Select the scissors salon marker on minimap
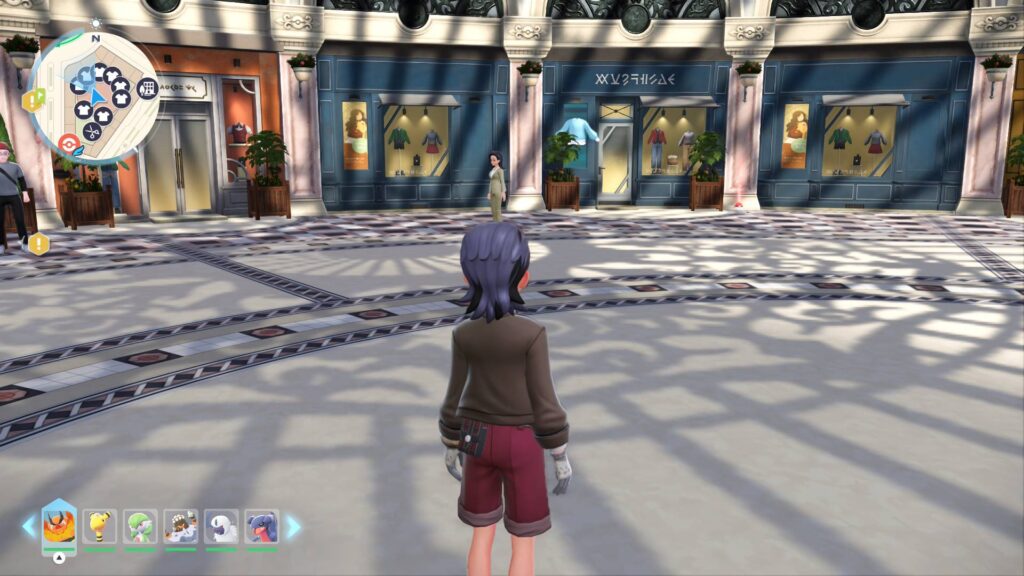Viewport: 1024px width, 576px height. pos(93,130)
